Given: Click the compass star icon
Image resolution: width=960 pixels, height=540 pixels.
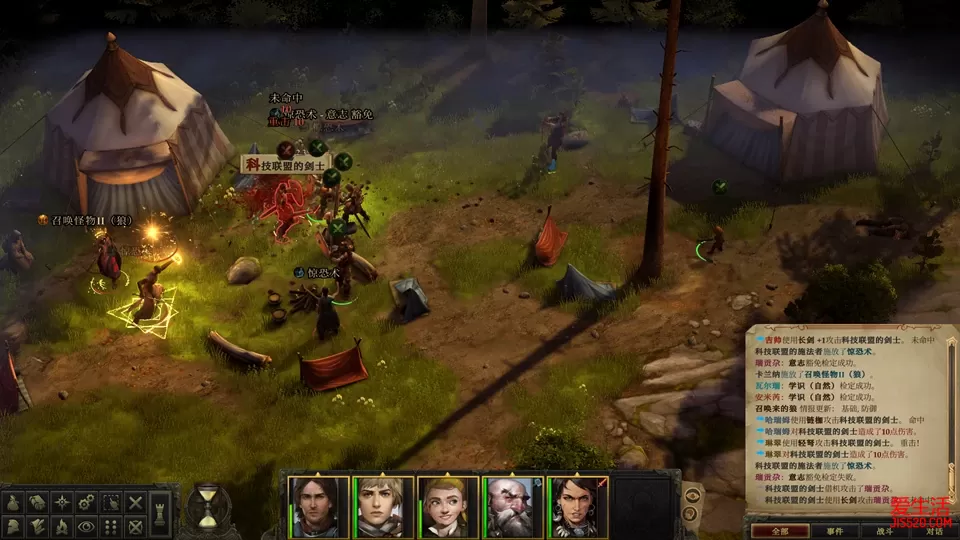Looking at the screenshot, I should tap(61, 501).
